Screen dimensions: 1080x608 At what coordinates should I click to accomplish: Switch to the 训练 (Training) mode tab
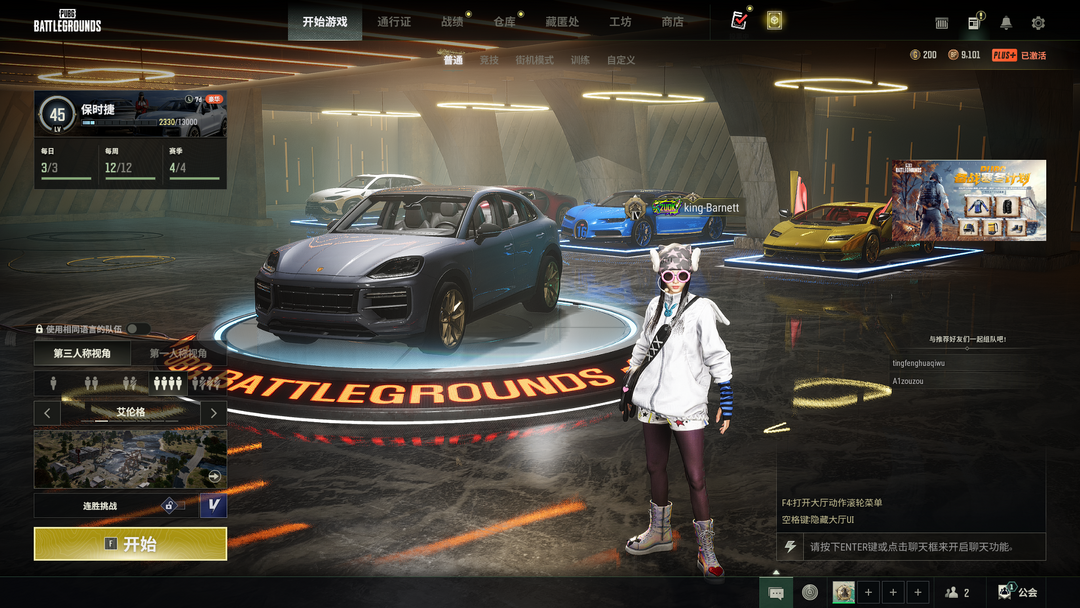[x=580, y=60]
